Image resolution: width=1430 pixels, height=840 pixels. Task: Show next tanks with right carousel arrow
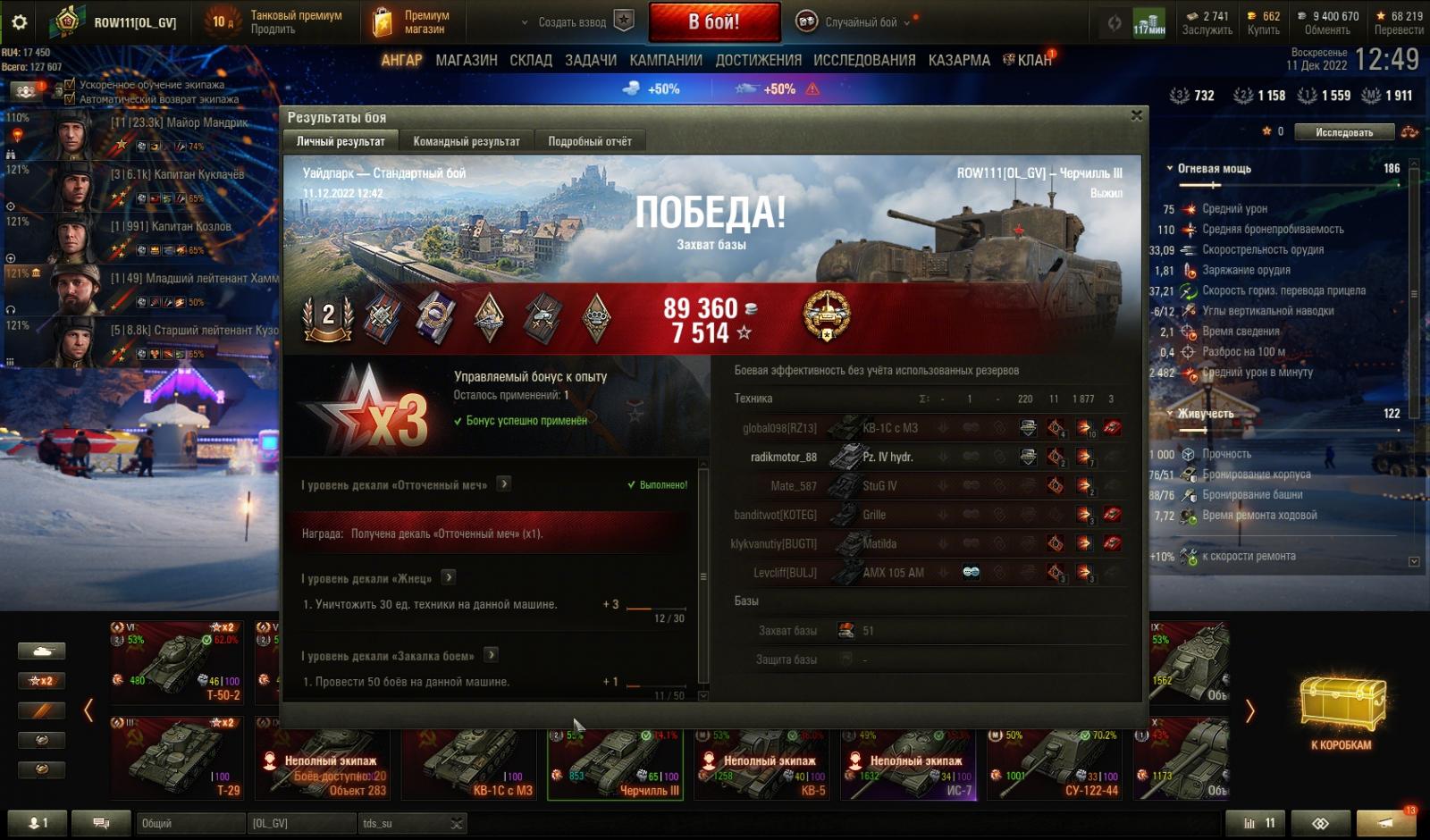[x=1249, y=711]
